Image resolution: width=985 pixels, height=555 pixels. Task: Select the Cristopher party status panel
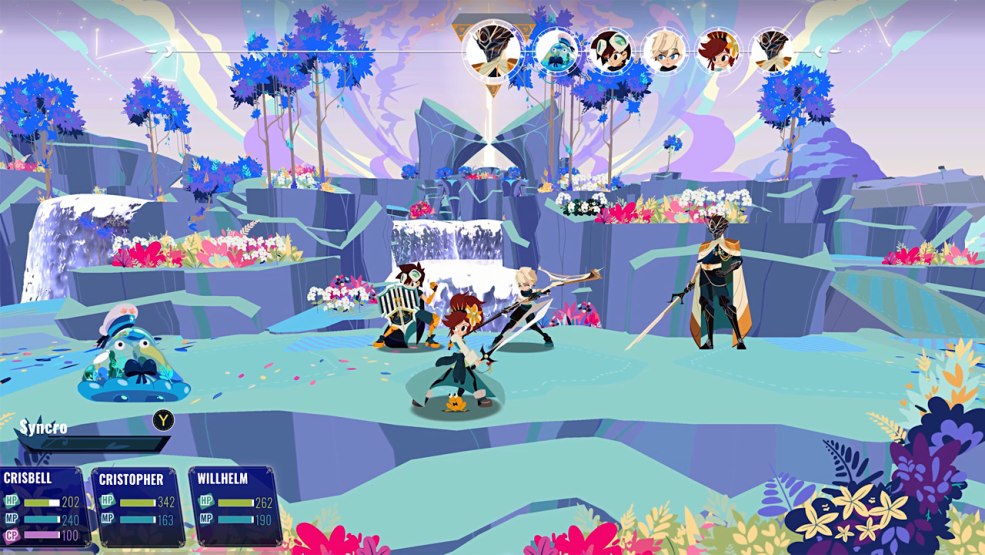pyautogui.click(x=138, y=504)
